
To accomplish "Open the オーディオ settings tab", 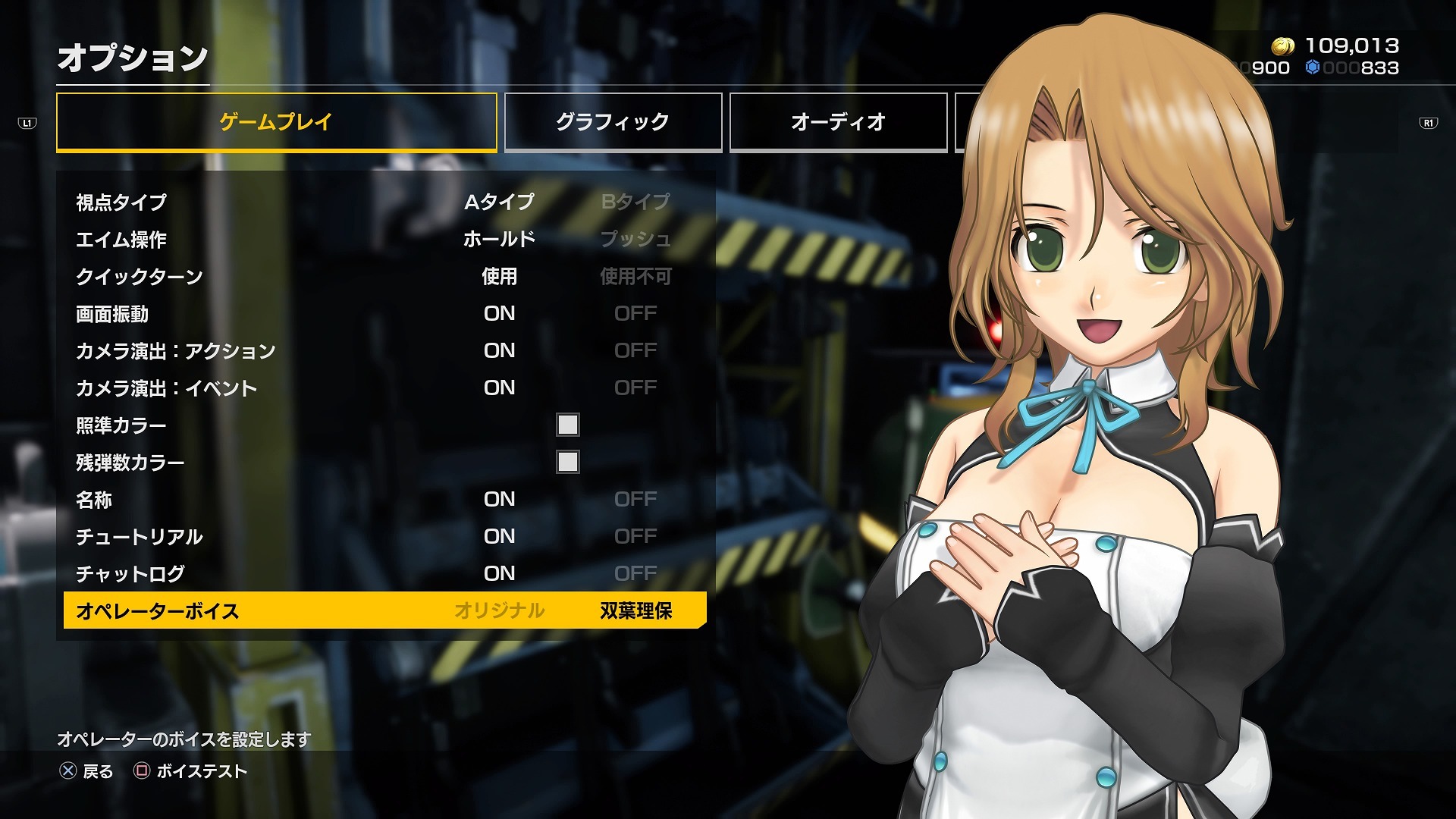I will coord(838,122).
